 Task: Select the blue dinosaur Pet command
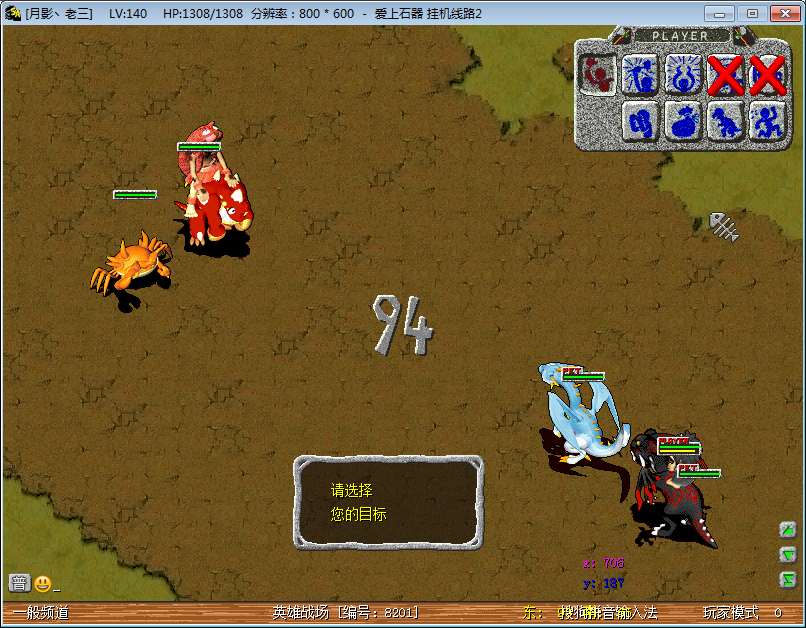[725, 121]
